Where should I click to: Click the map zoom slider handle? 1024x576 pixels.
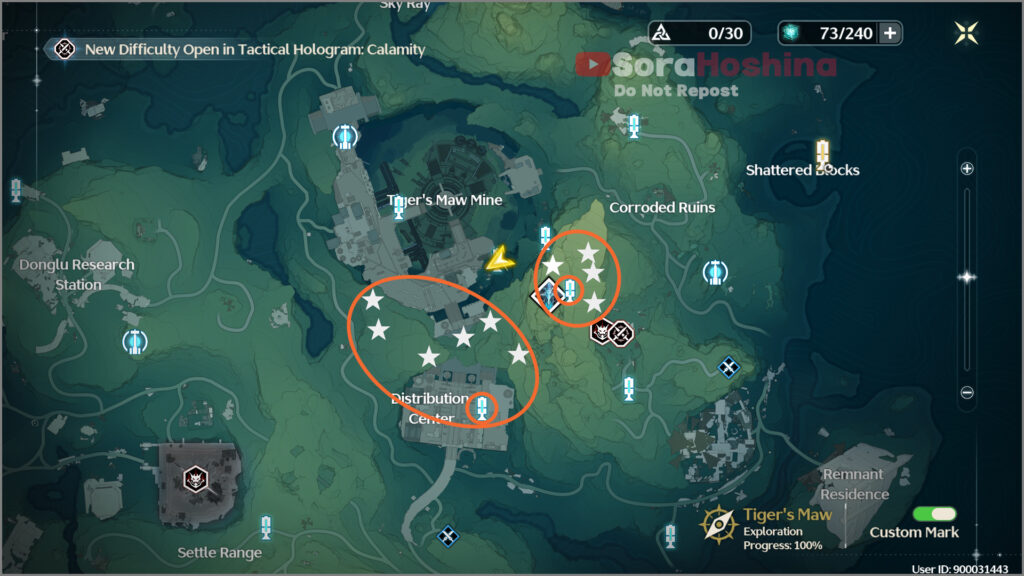(966, 277)
